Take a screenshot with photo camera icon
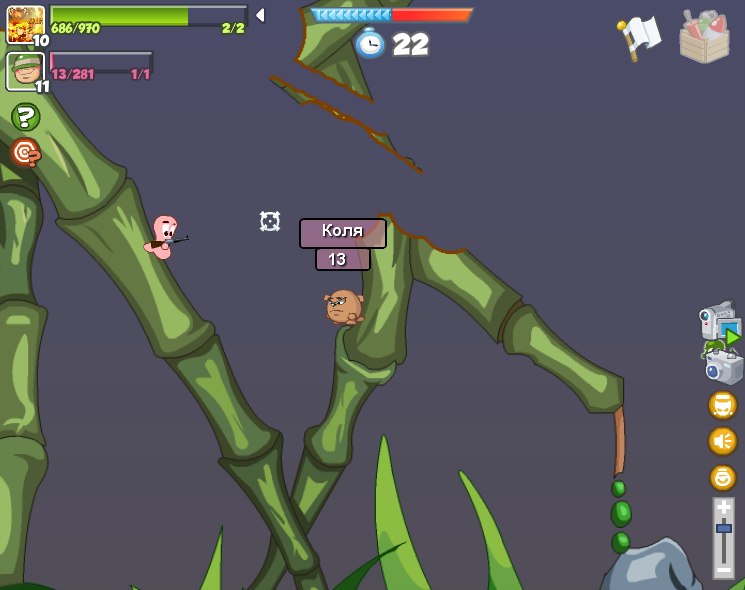The image size is (745, 590). point(724,365)
